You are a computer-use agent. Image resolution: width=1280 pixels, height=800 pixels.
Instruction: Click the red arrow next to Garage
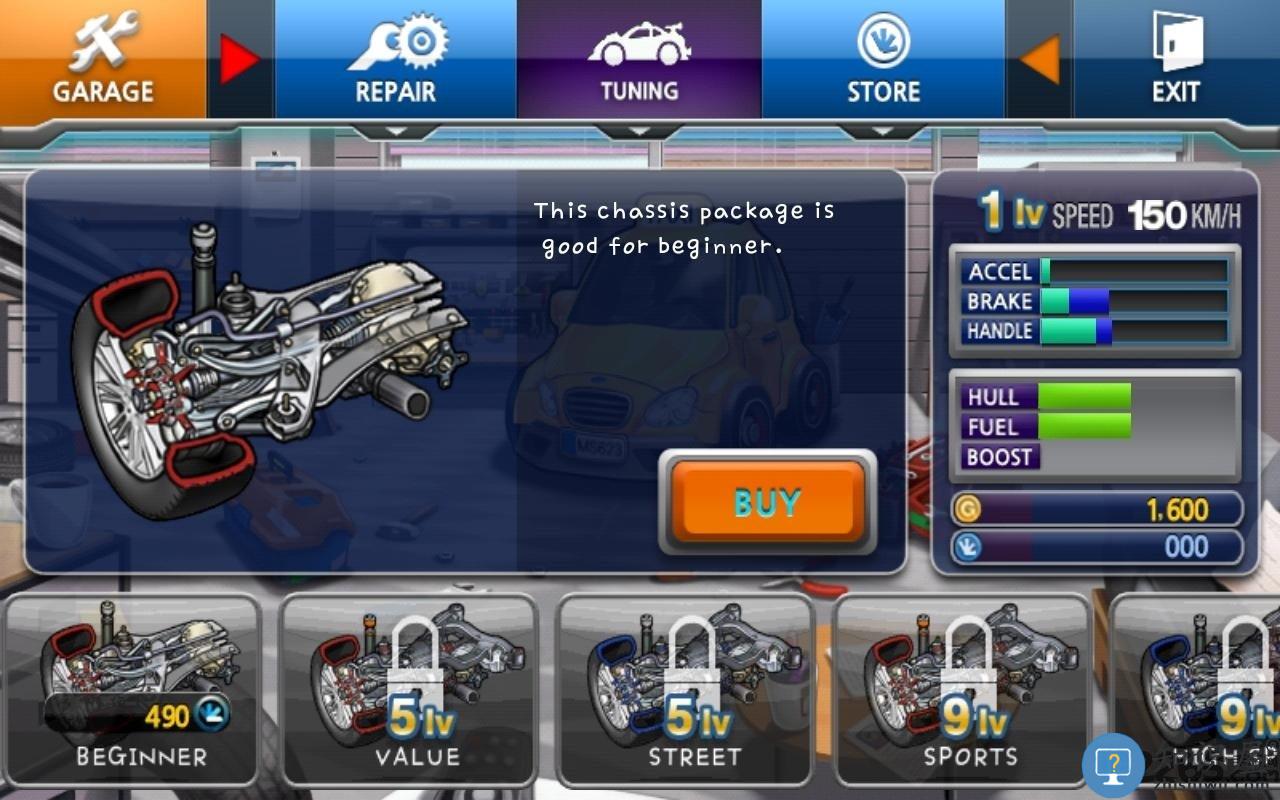coord(237,58)
